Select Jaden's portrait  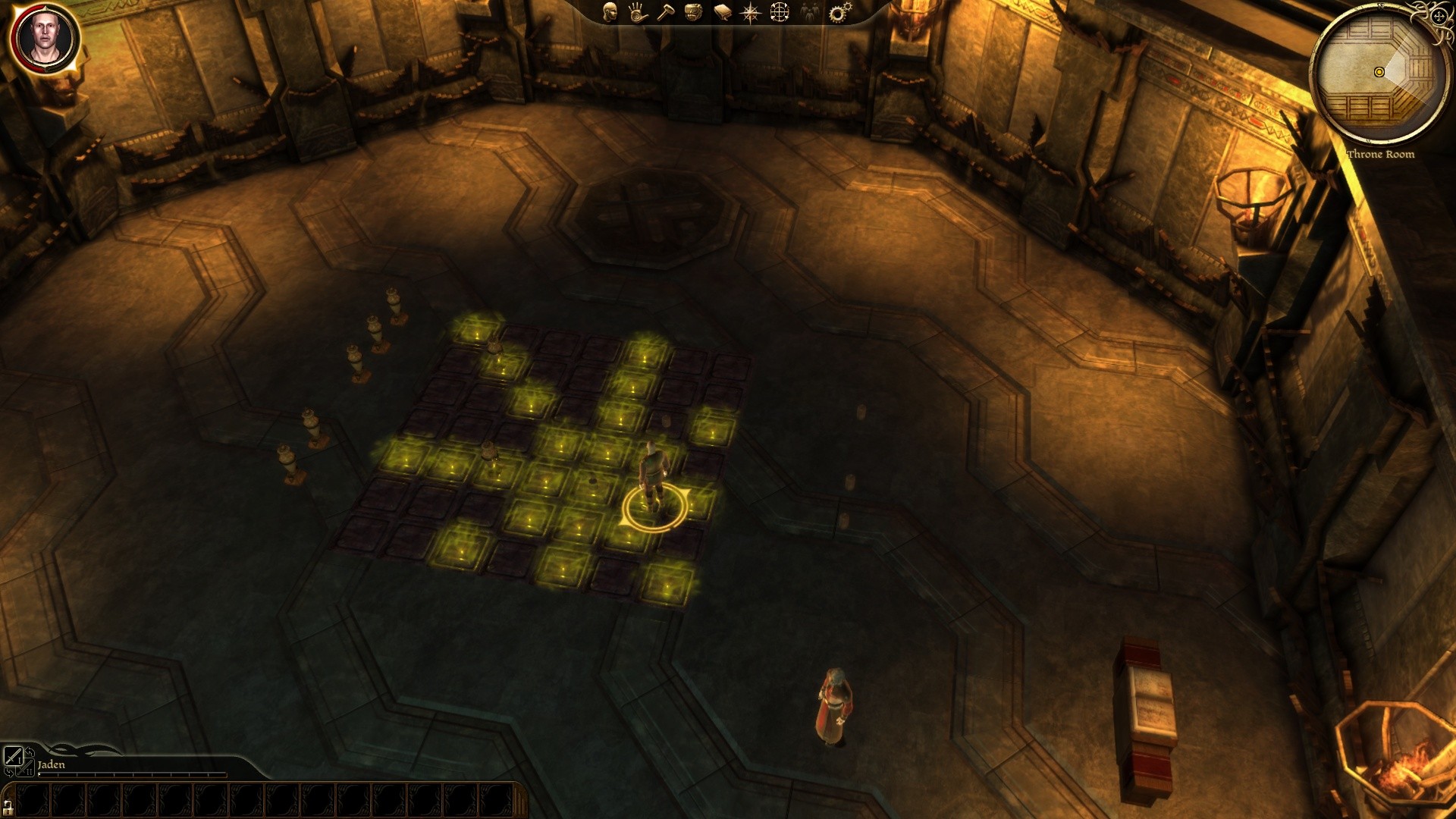click(45, 37)
